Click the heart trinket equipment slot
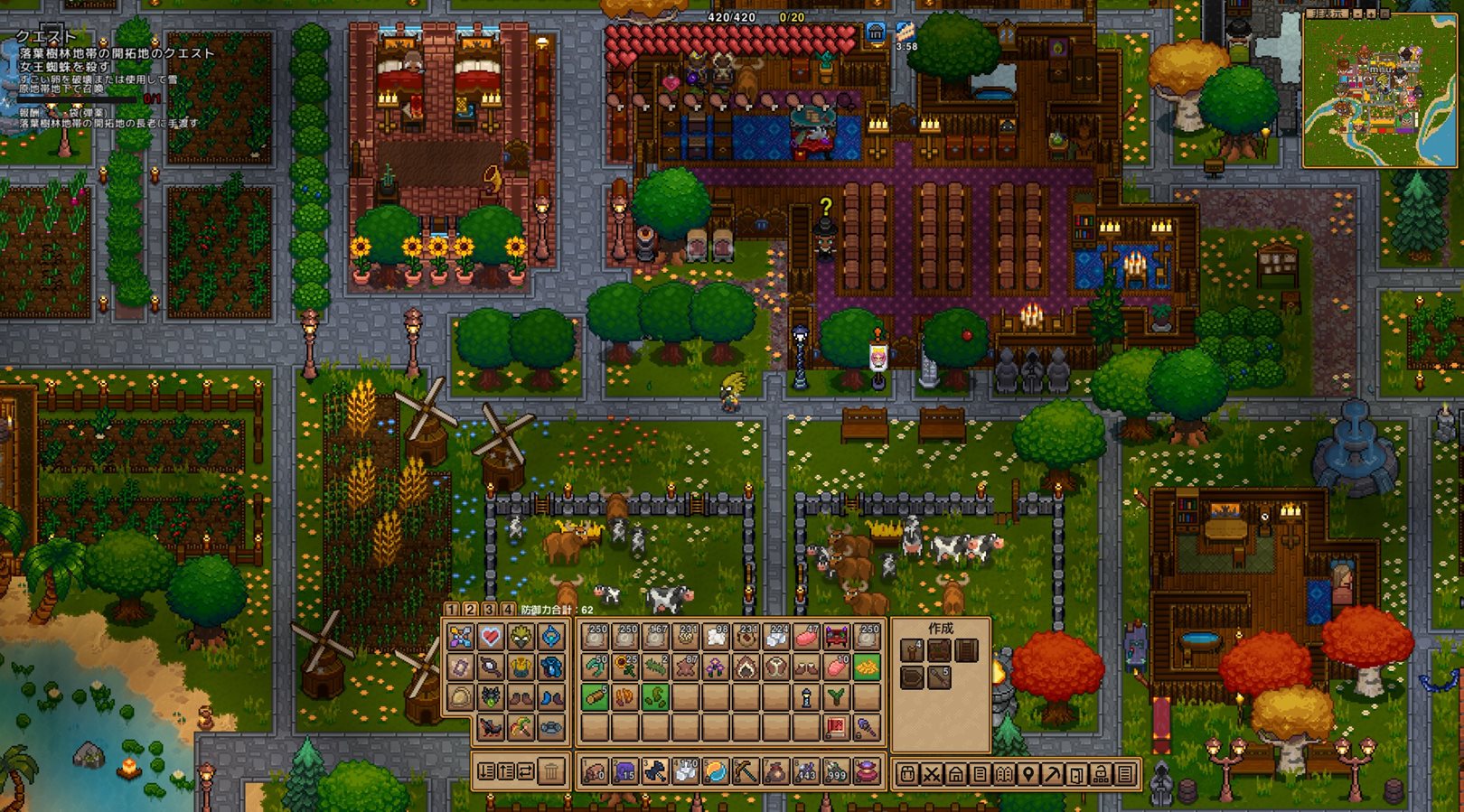 pos(491,638)
